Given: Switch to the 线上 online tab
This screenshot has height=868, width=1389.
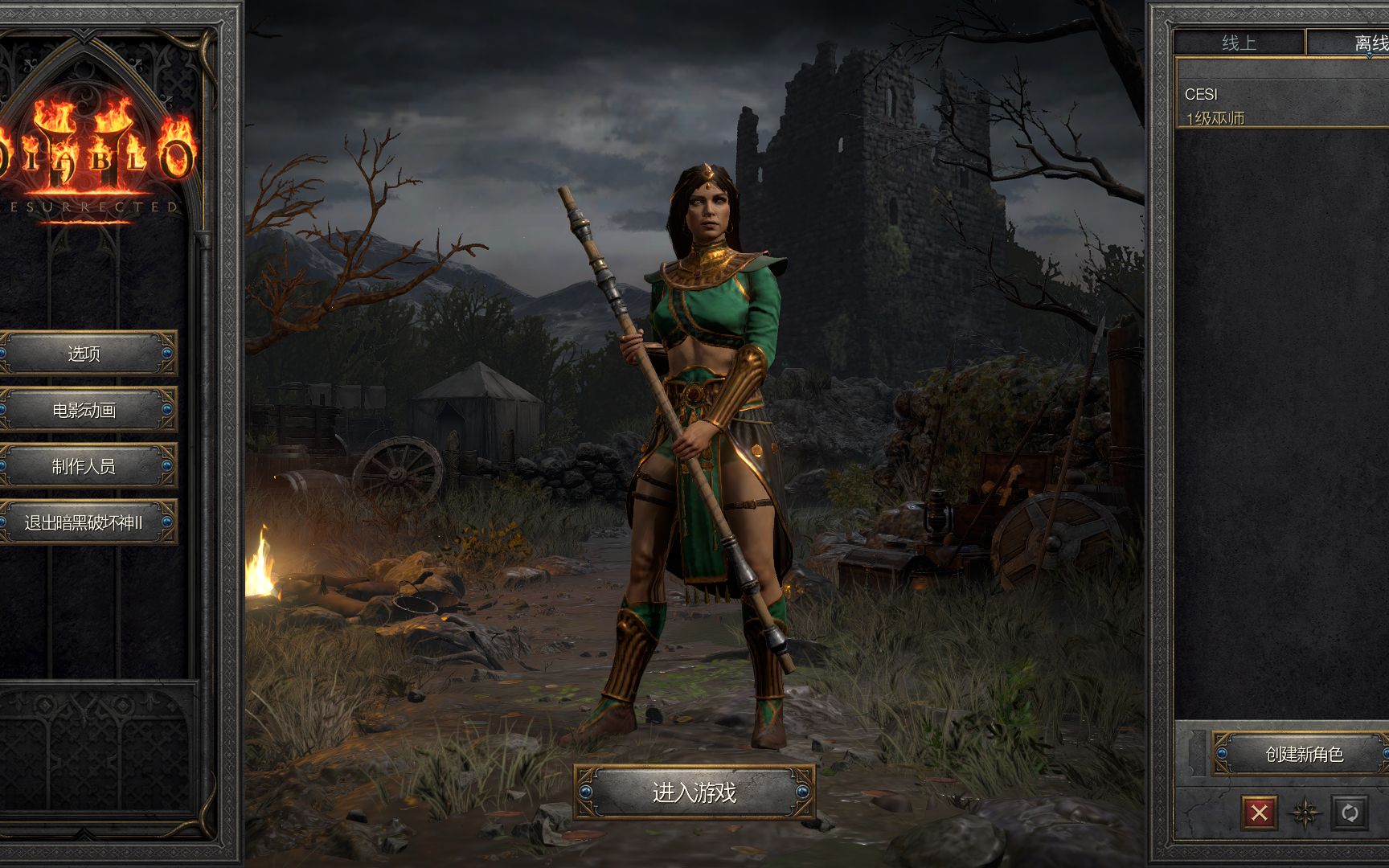Looking at the screenshot, I should [1239, 43].
